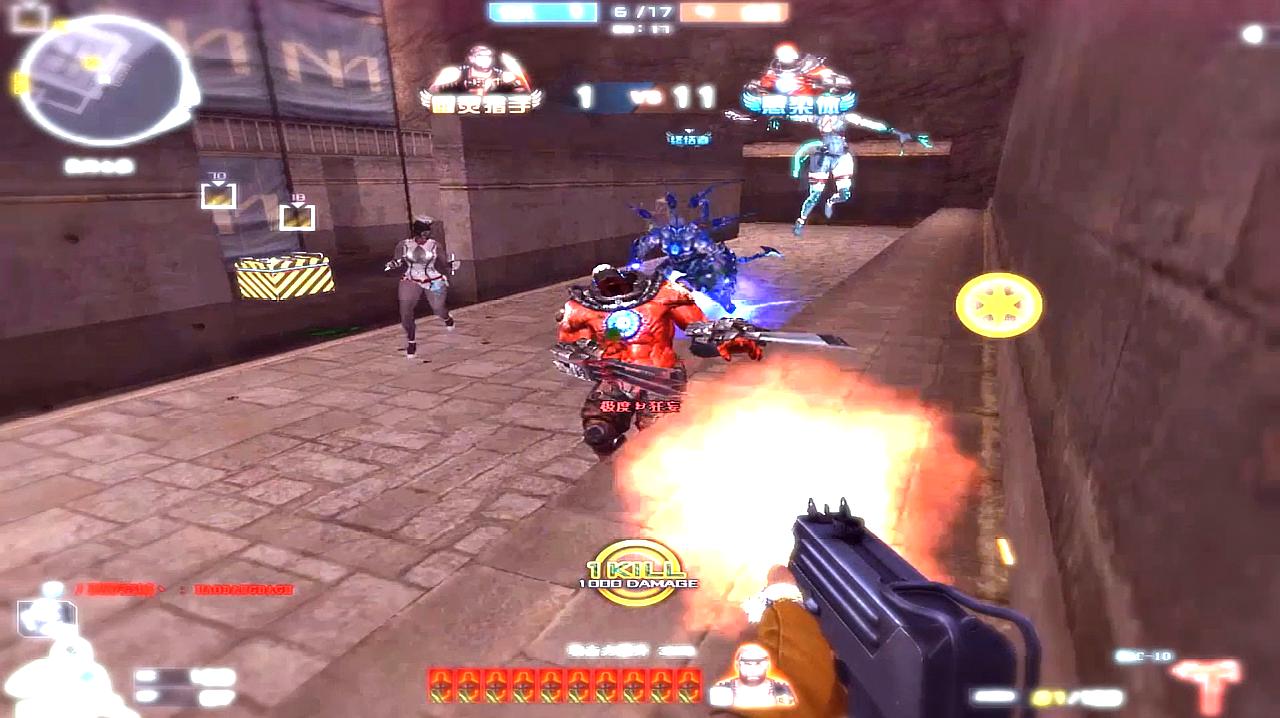1280x718 pixels.
Task: Open the circular minimap
Action: (x=103, y=80)
